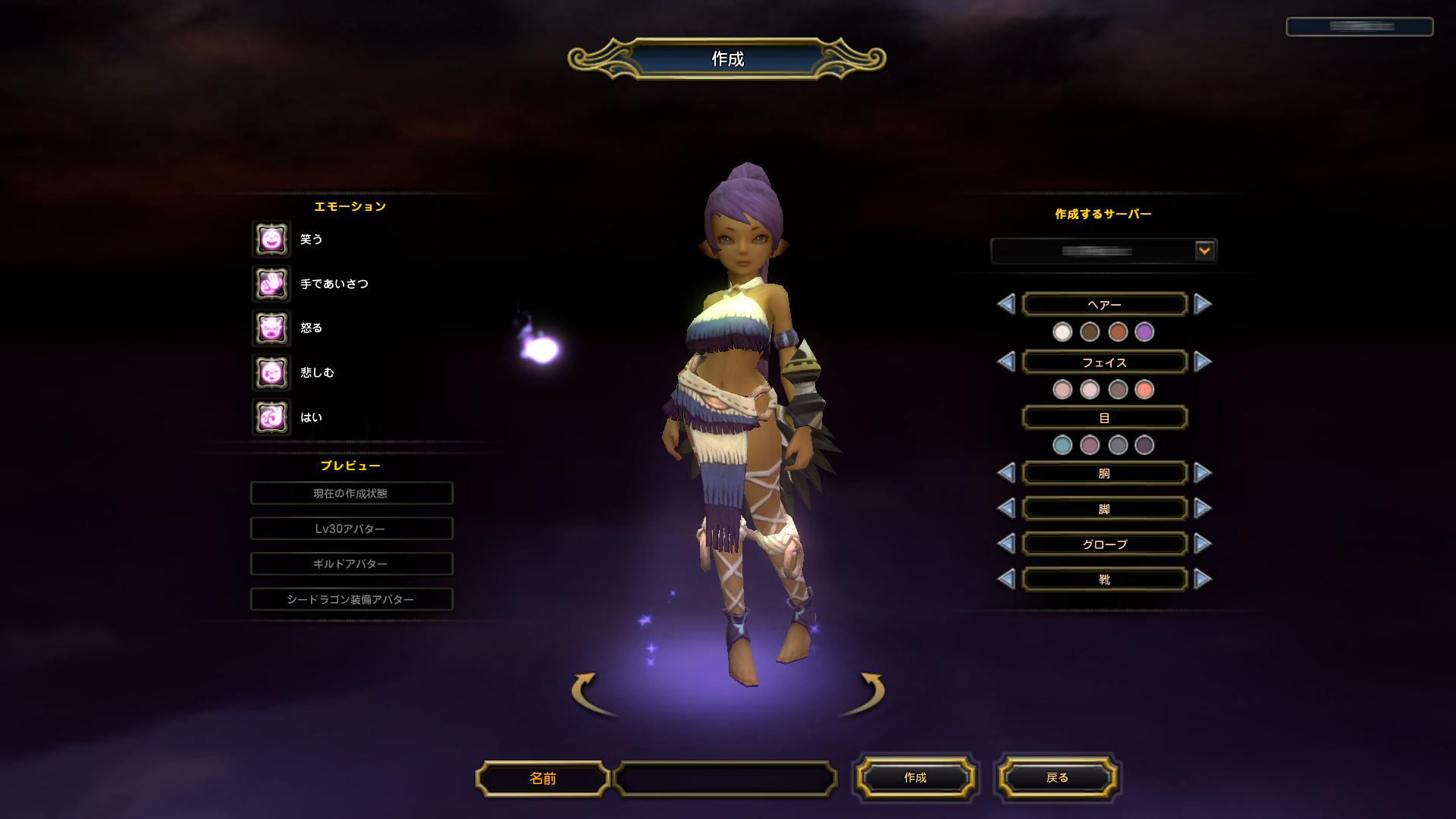This screenshot has width=1456, height=819.
Task: Show the Lv30アバター preview
Action: (351, 529)
